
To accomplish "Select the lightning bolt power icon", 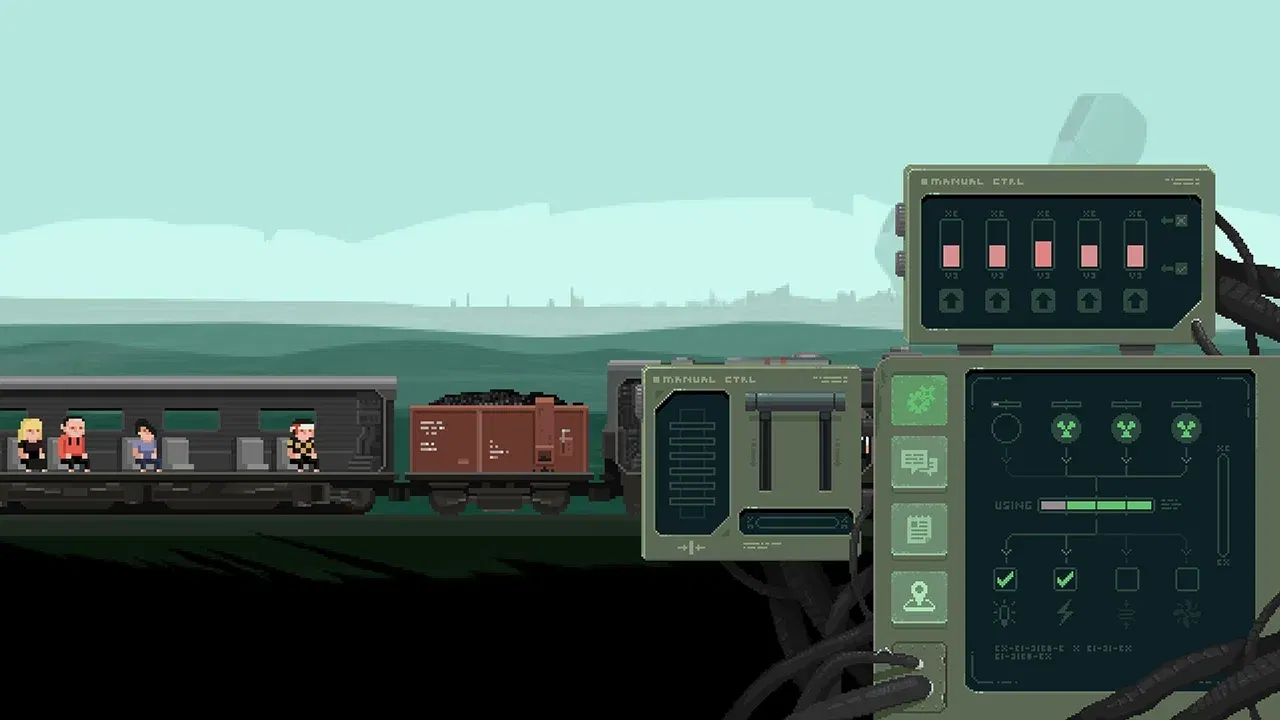I will [1066, 612].
